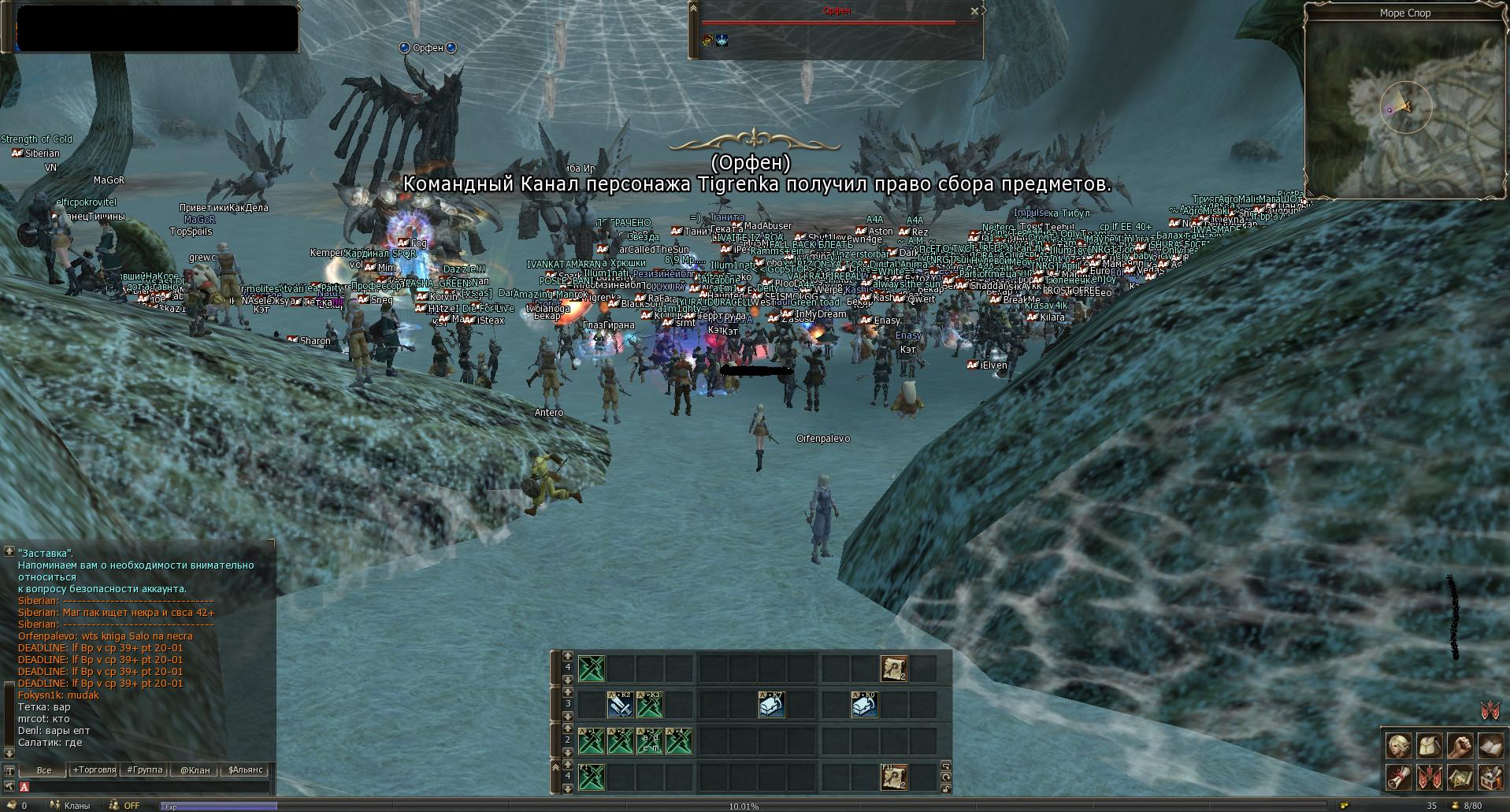Open the clan banners menu icon
Viewport: 1510px width, 812px height.
coord(1429,778)
